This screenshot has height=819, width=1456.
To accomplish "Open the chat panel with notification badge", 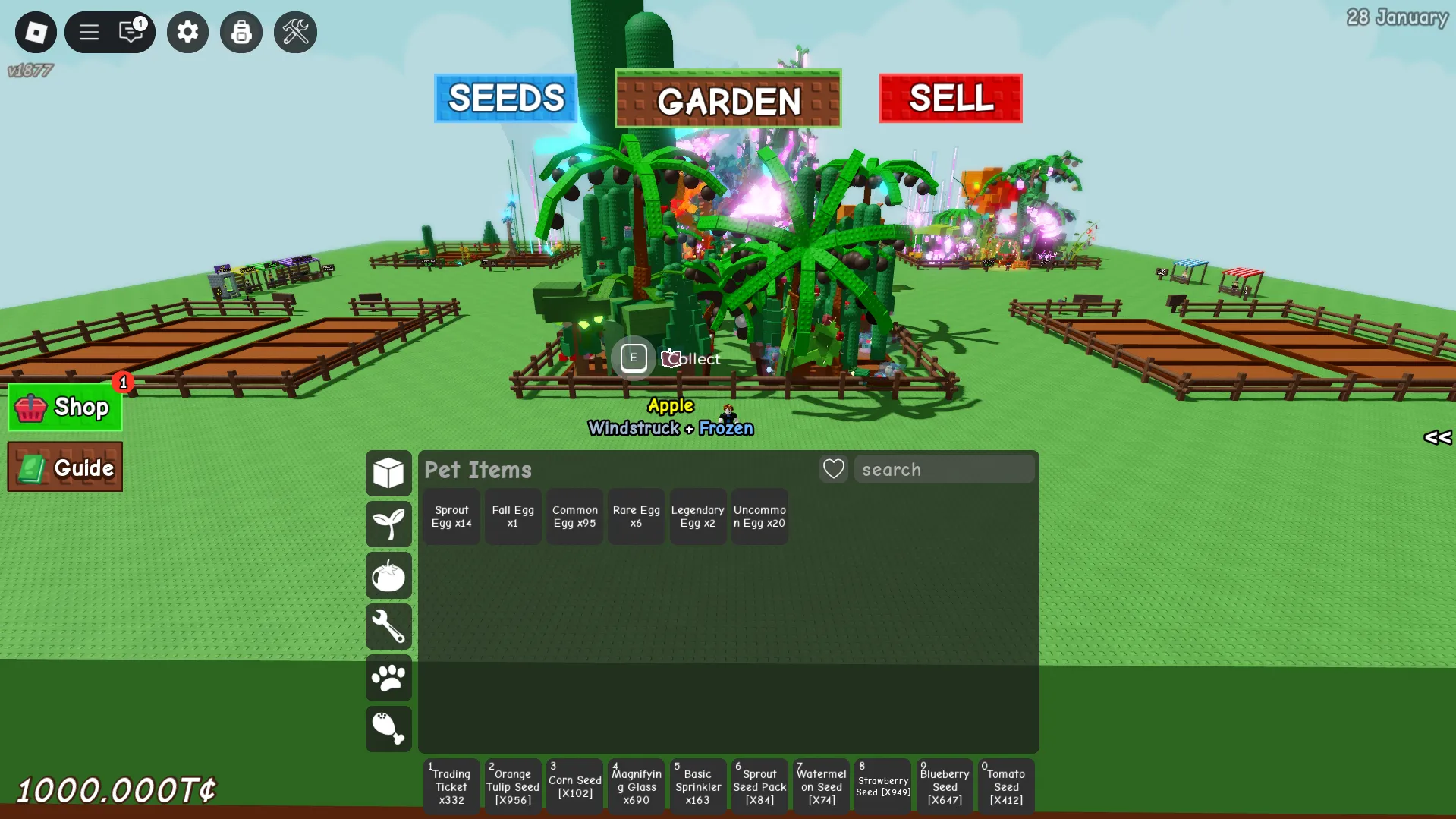I will click(x=132, y=32).
